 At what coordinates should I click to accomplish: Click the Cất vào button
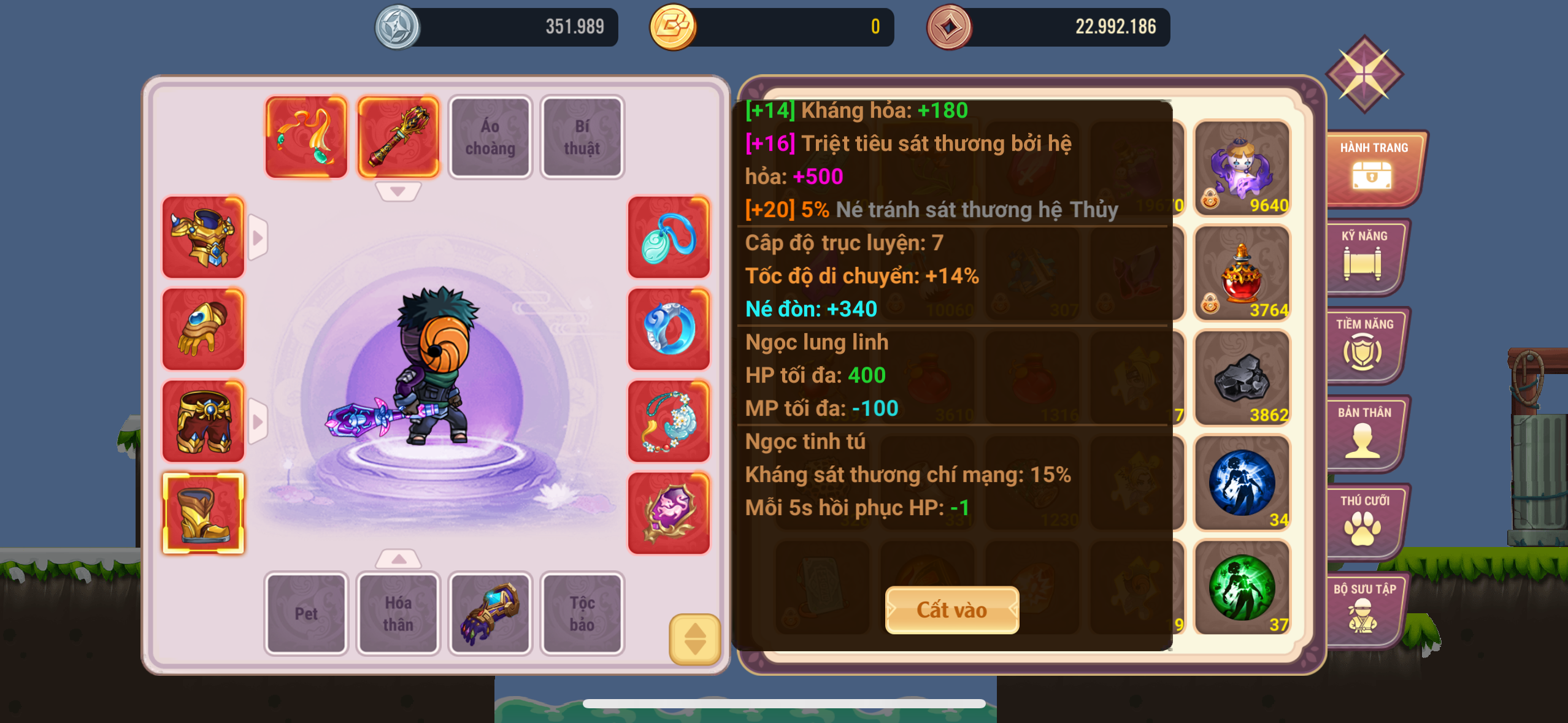(951, 610)
